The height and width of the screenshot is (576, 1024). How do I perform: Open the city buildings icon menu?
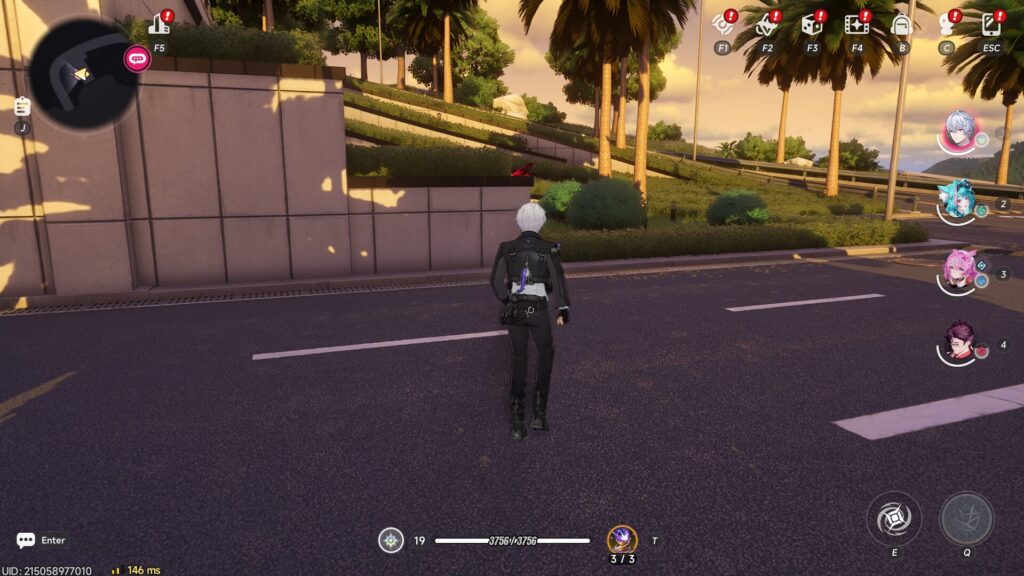[158, 25]
